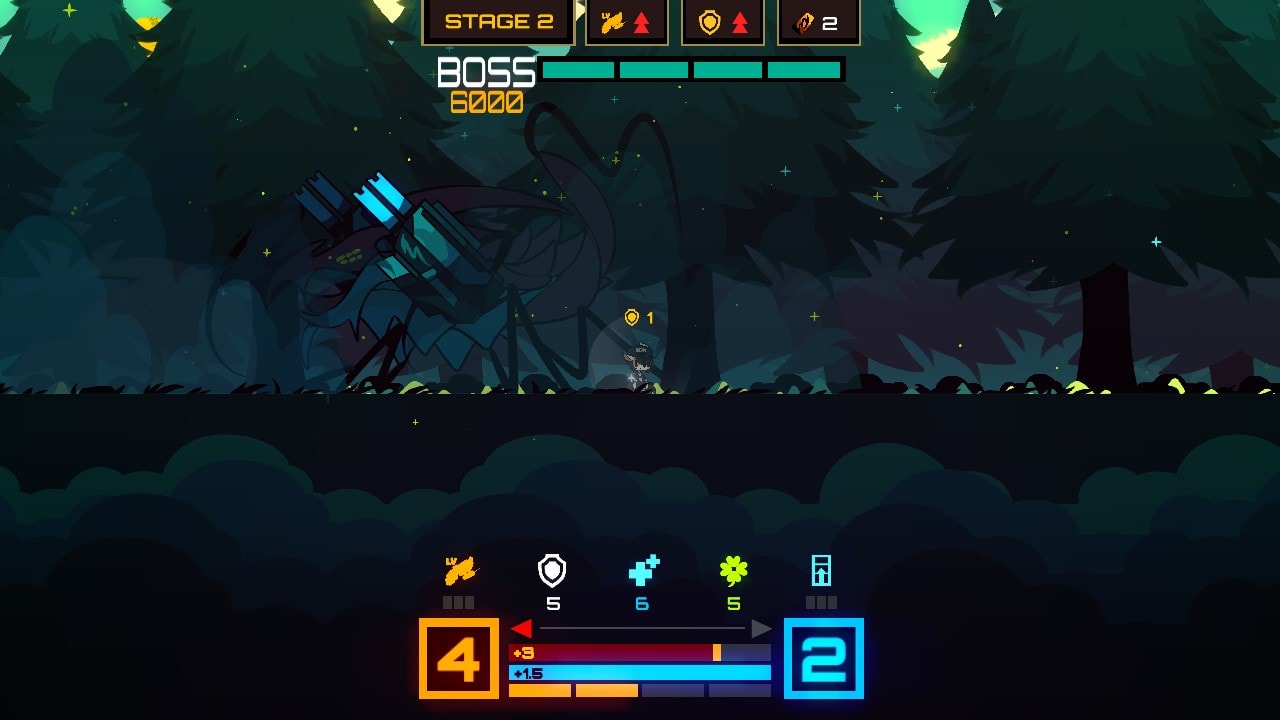The image size is (1280, 720).
Task: Click the grenade icon showing count 2
Action: [x=820, y=20]
